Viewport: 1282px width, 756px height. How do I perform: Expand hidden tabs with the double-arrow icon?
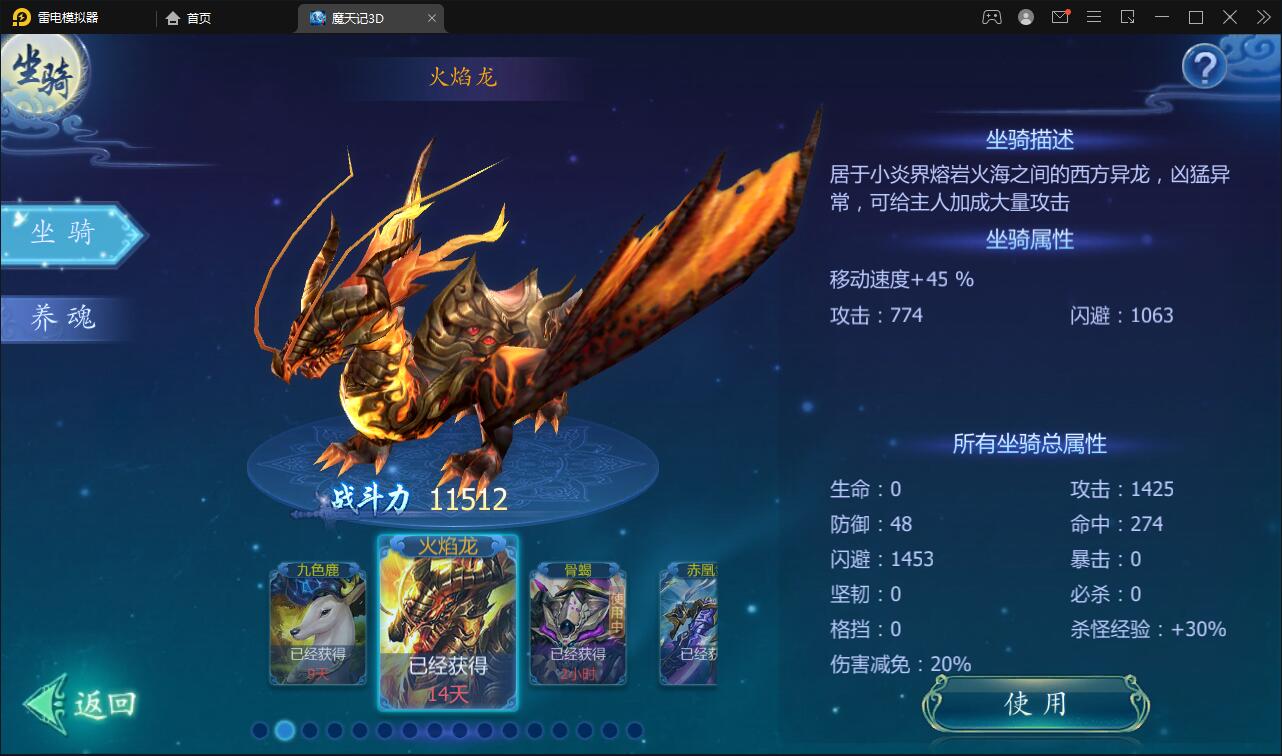pos(1263,17)
